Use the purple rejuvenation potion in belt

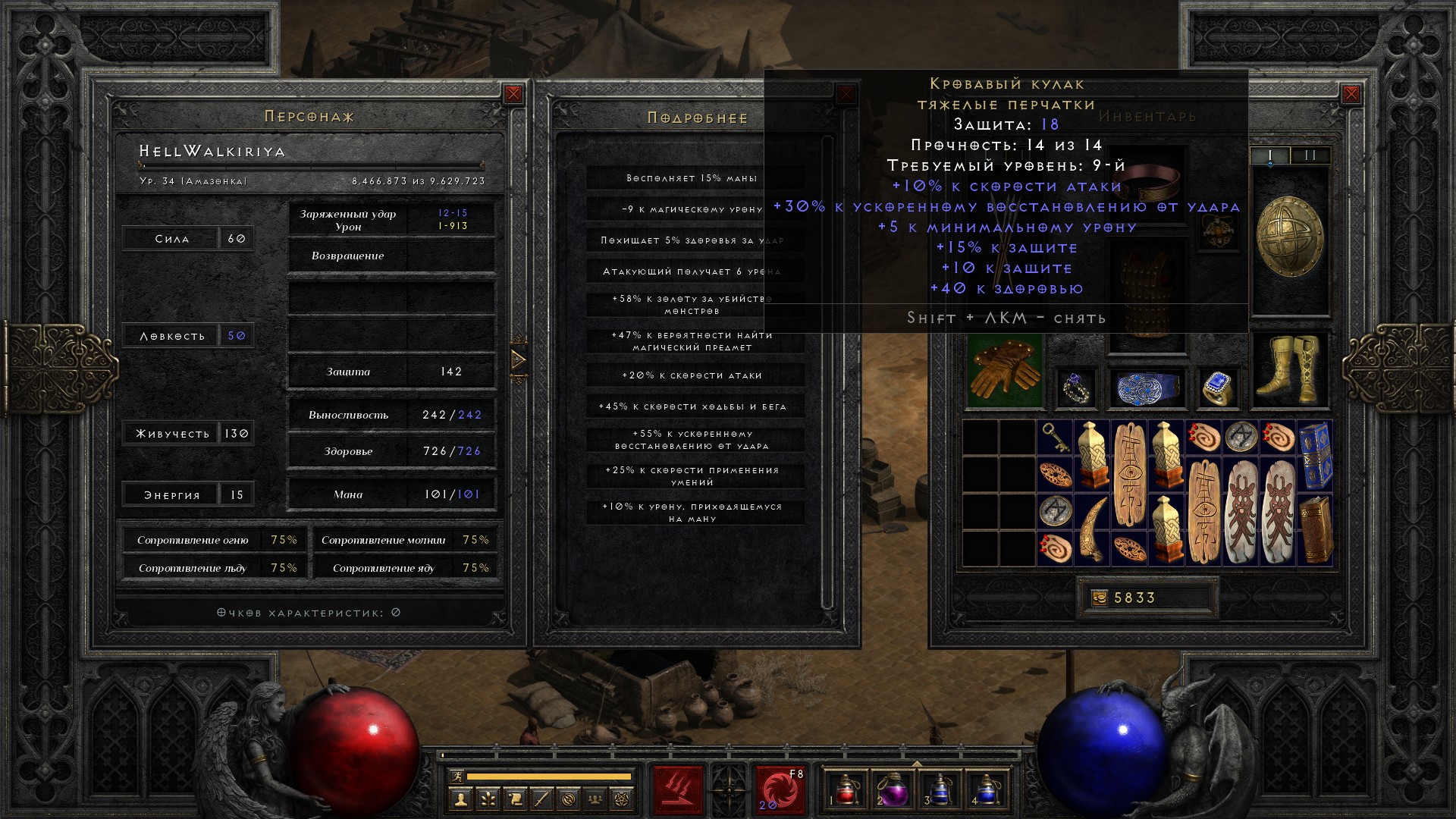point(893,789)
